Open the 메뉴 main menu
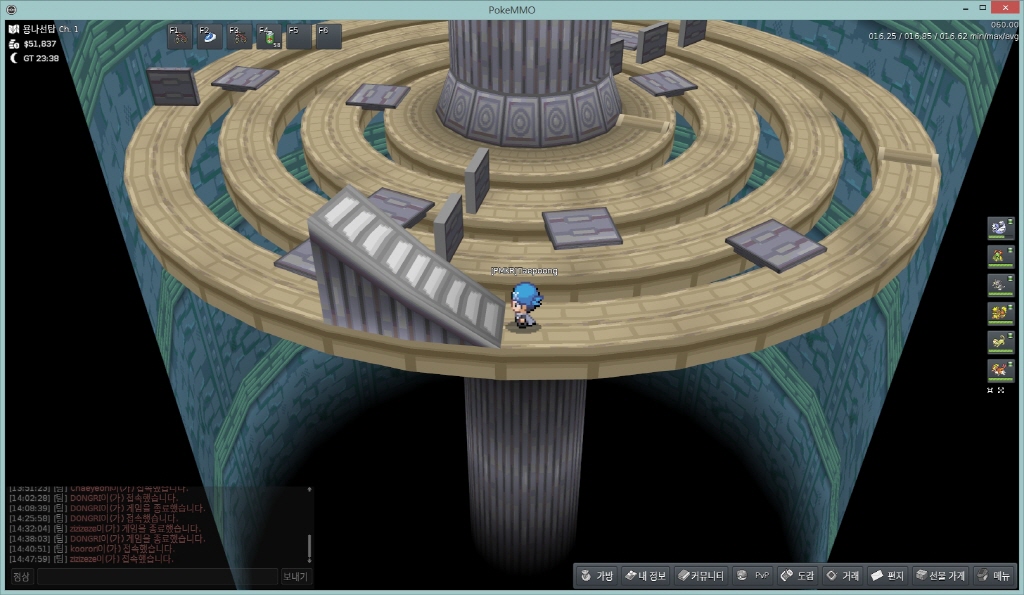This screenshot has height=595, width=1024. tap(994, 576)
